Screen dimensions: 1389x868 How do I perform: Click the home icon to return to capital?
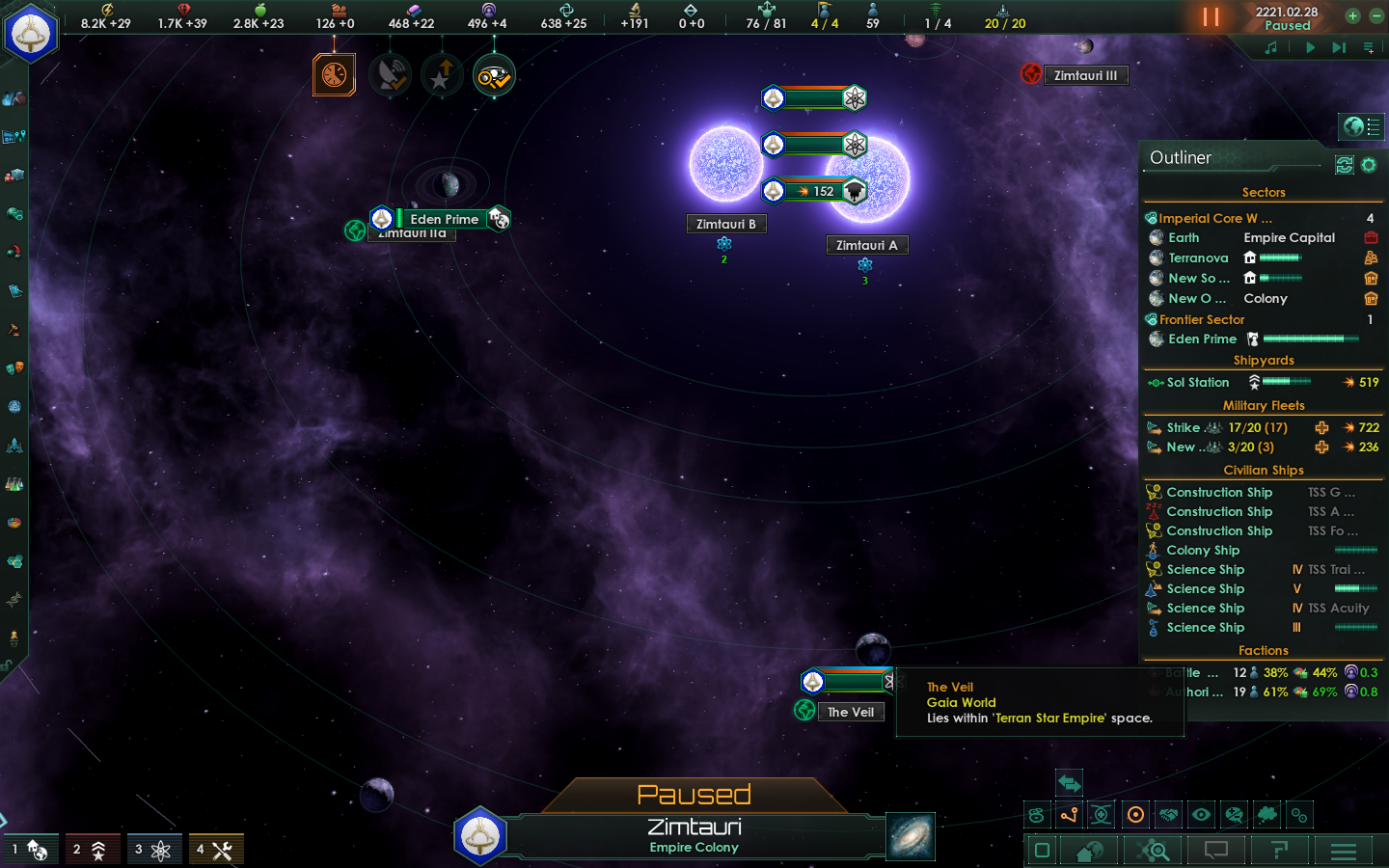1089,850
